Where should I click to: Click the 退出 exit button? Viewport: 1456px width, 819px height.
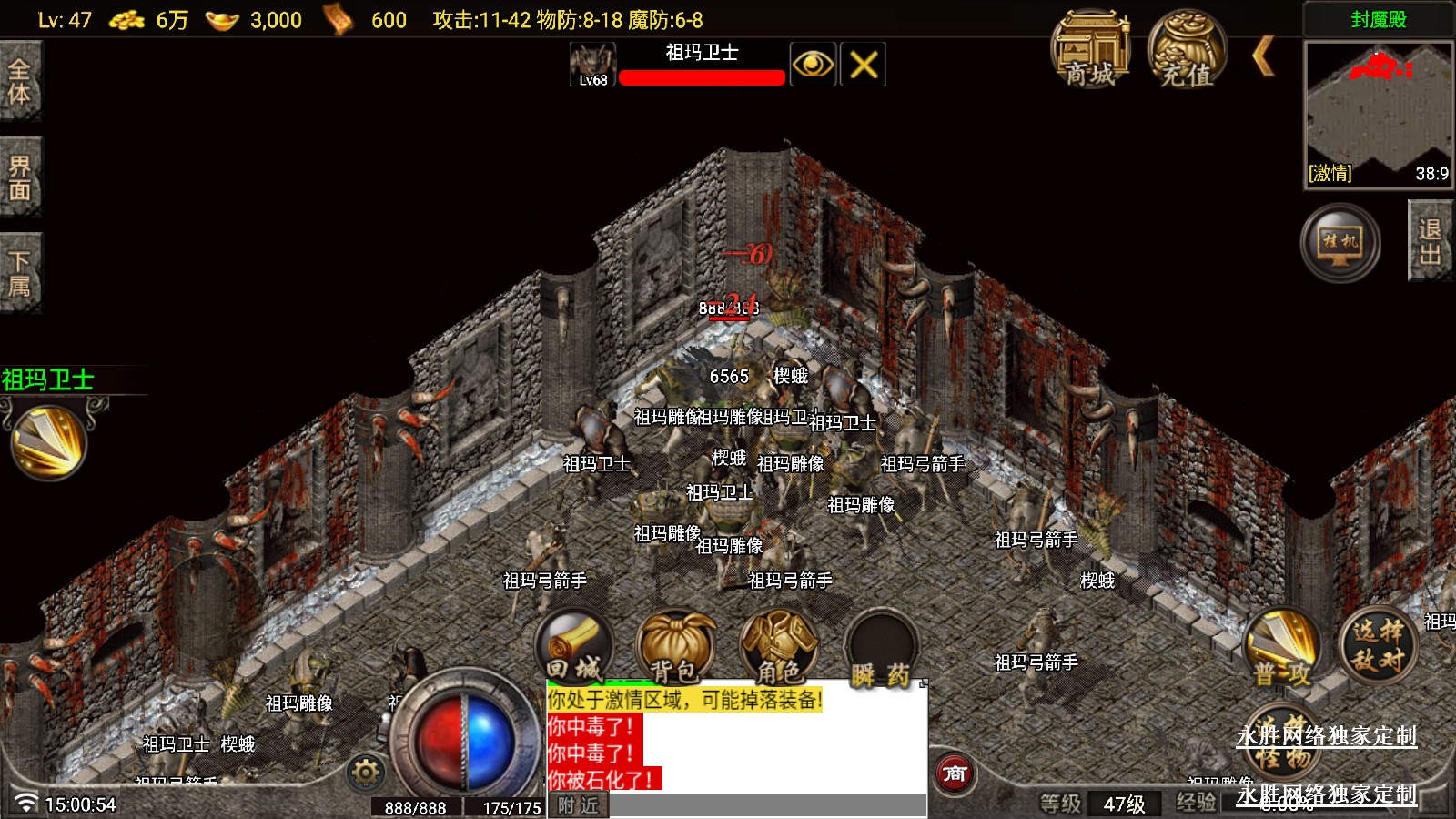tap(1430, 242)
